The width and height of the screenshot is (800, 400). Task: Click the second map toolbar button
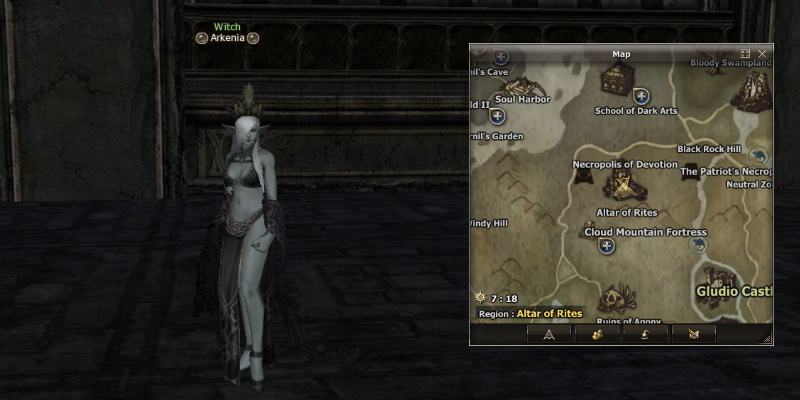tap(597, 335)
